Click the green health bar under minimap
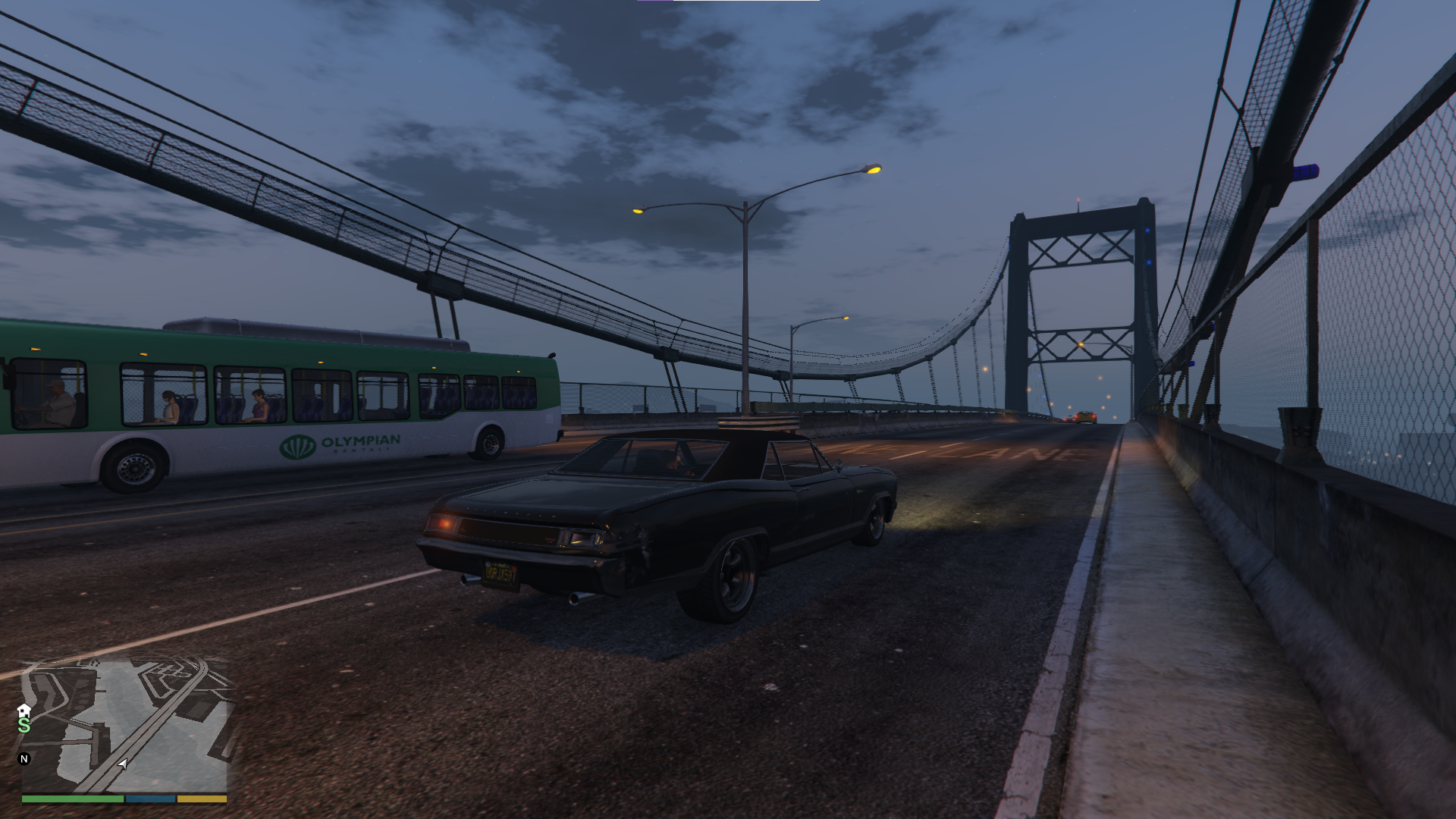The height and width of the screenshot is (819, 1456). coord(72,799)
